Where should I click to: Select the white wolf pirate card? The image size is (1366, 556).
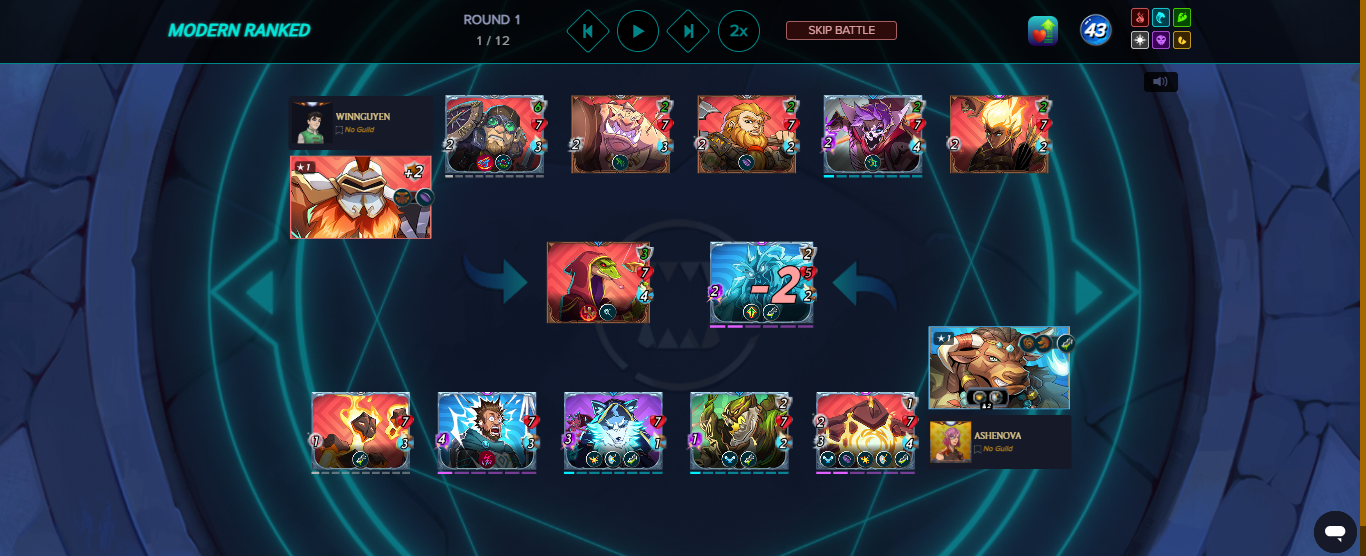613,431
